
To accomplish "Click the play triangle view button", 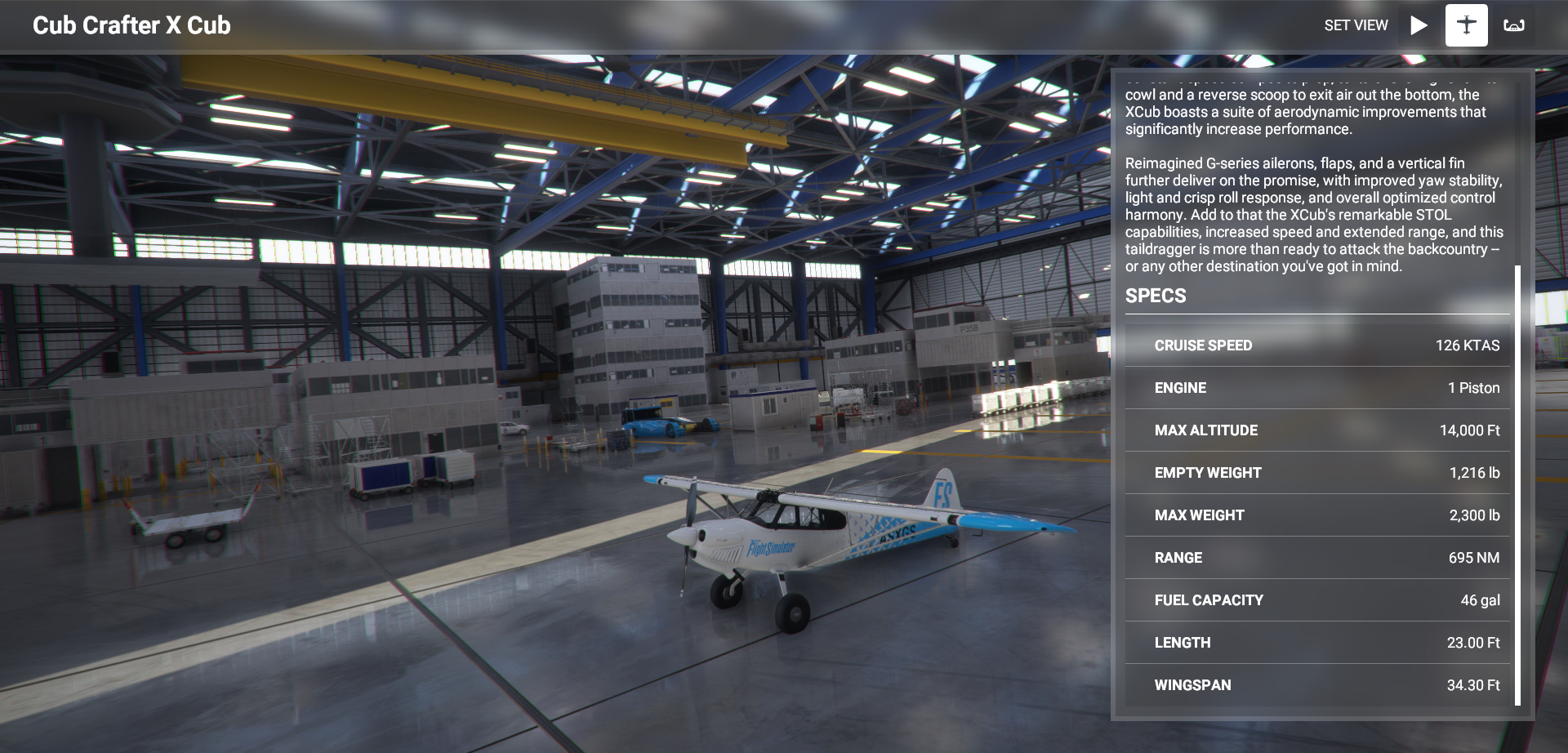I will (x=1419, y=25).
